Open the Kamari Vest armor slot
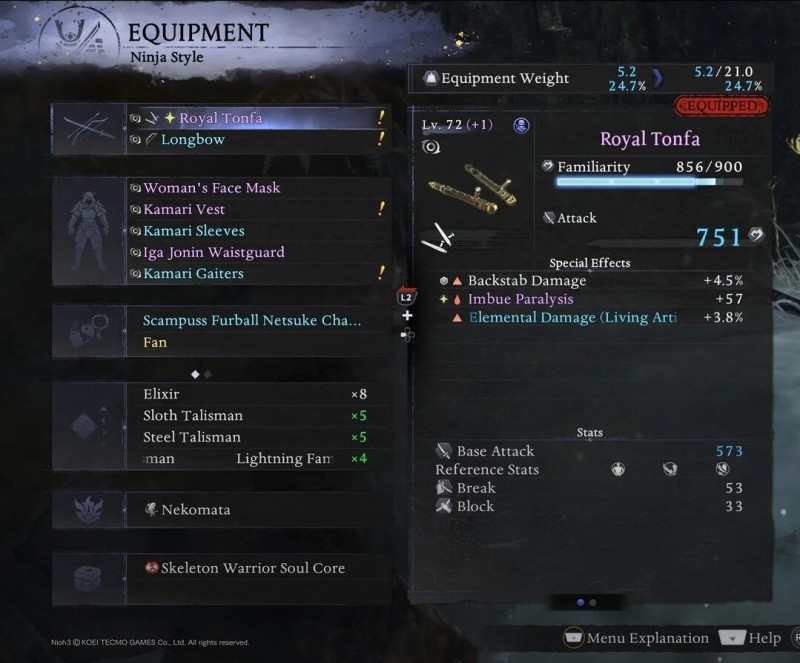 184,210
